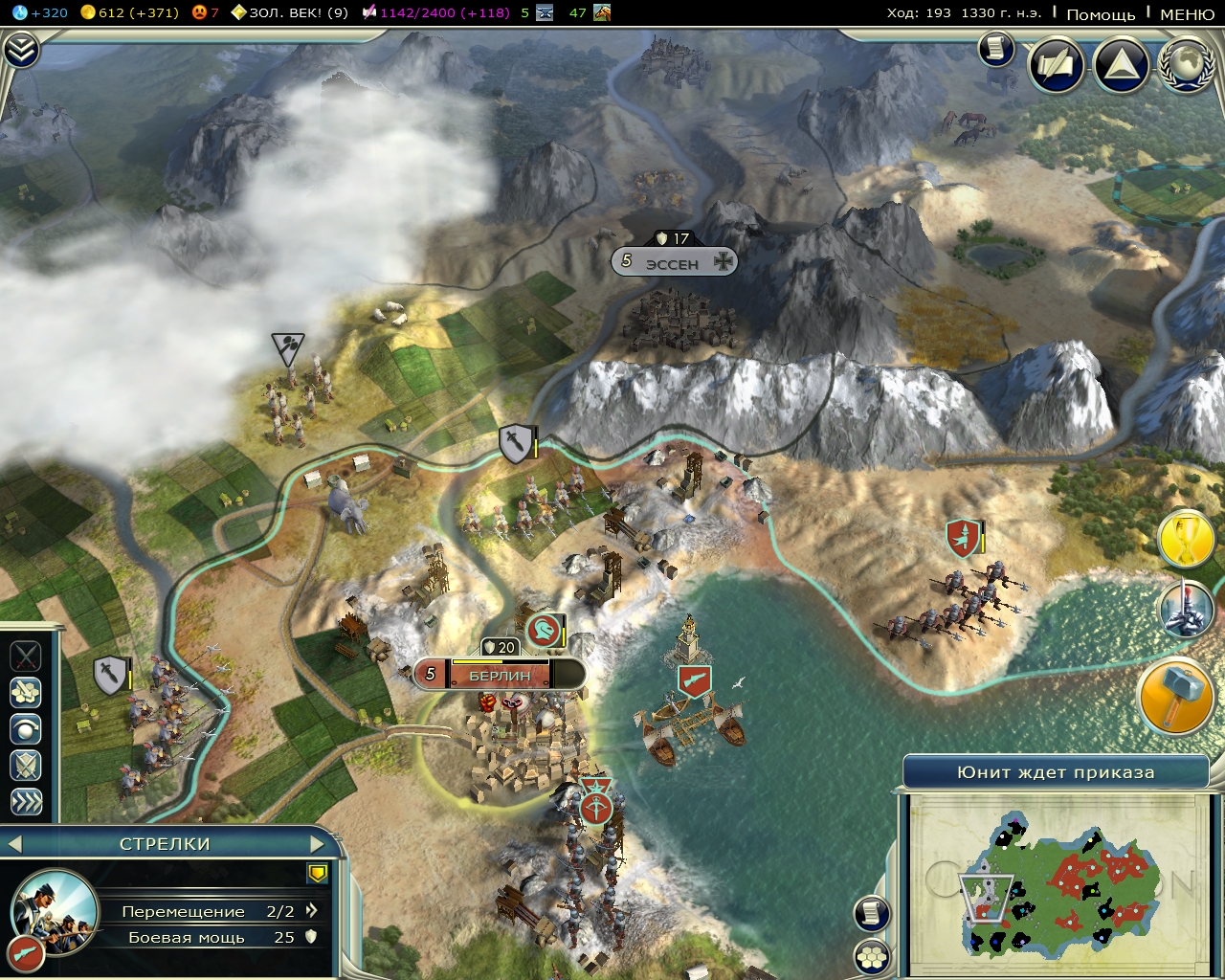
Task: Choose the move-to action hex icon
Action: [25, 692]
